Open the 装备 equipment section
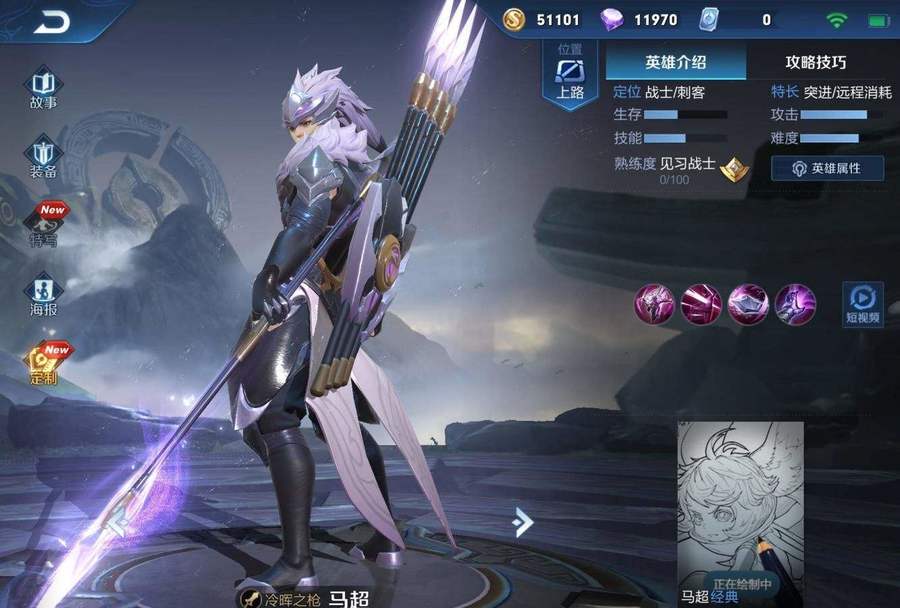Screen dimensions: 900x608 click(43, 158)
